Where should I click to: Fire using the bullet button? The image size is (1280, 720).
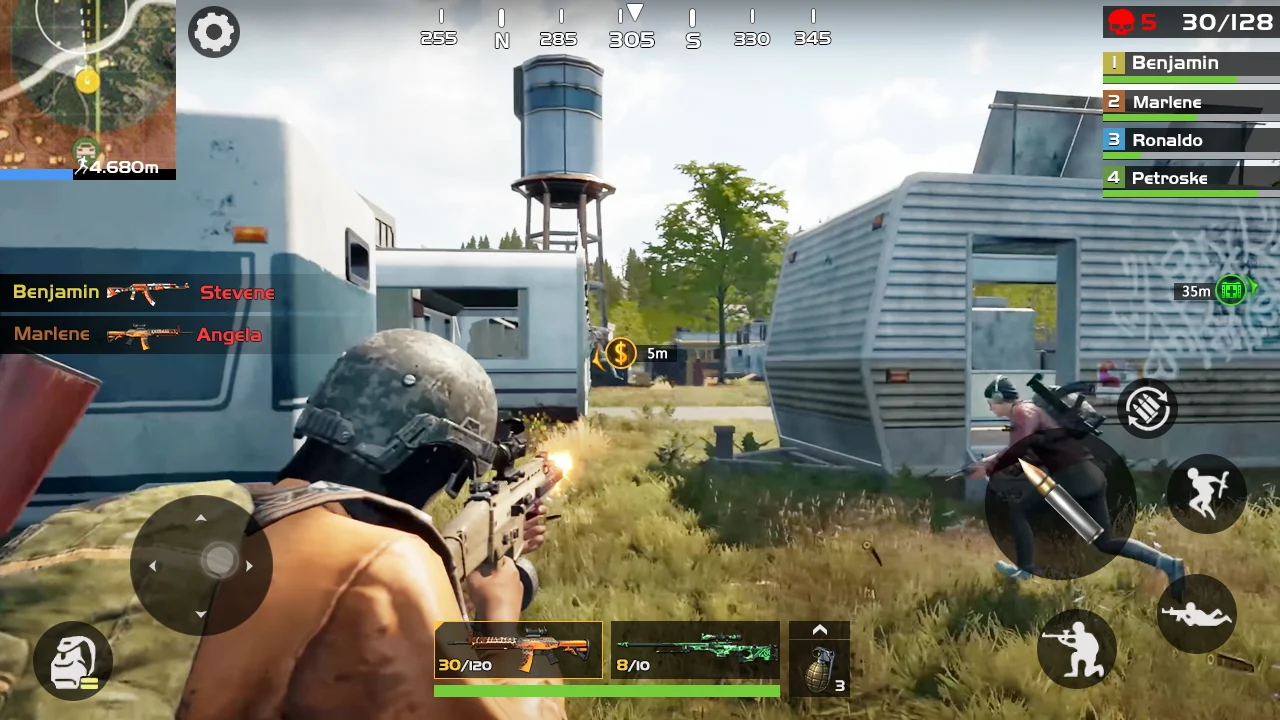coord(1060,503)
